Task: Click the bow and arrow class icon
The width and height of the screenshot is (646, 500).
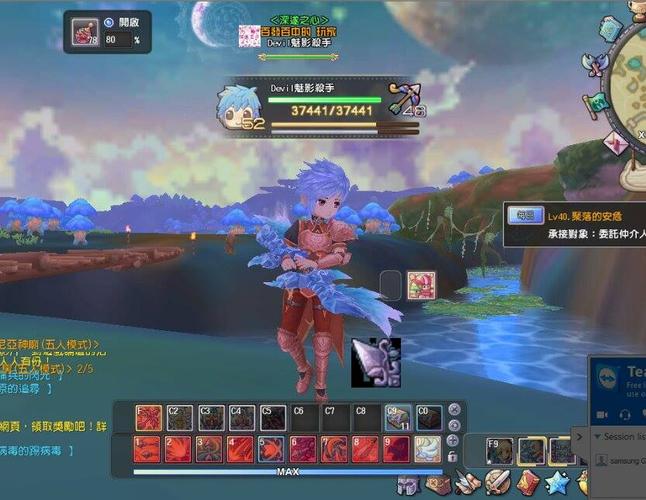Action: pos(403,98)
